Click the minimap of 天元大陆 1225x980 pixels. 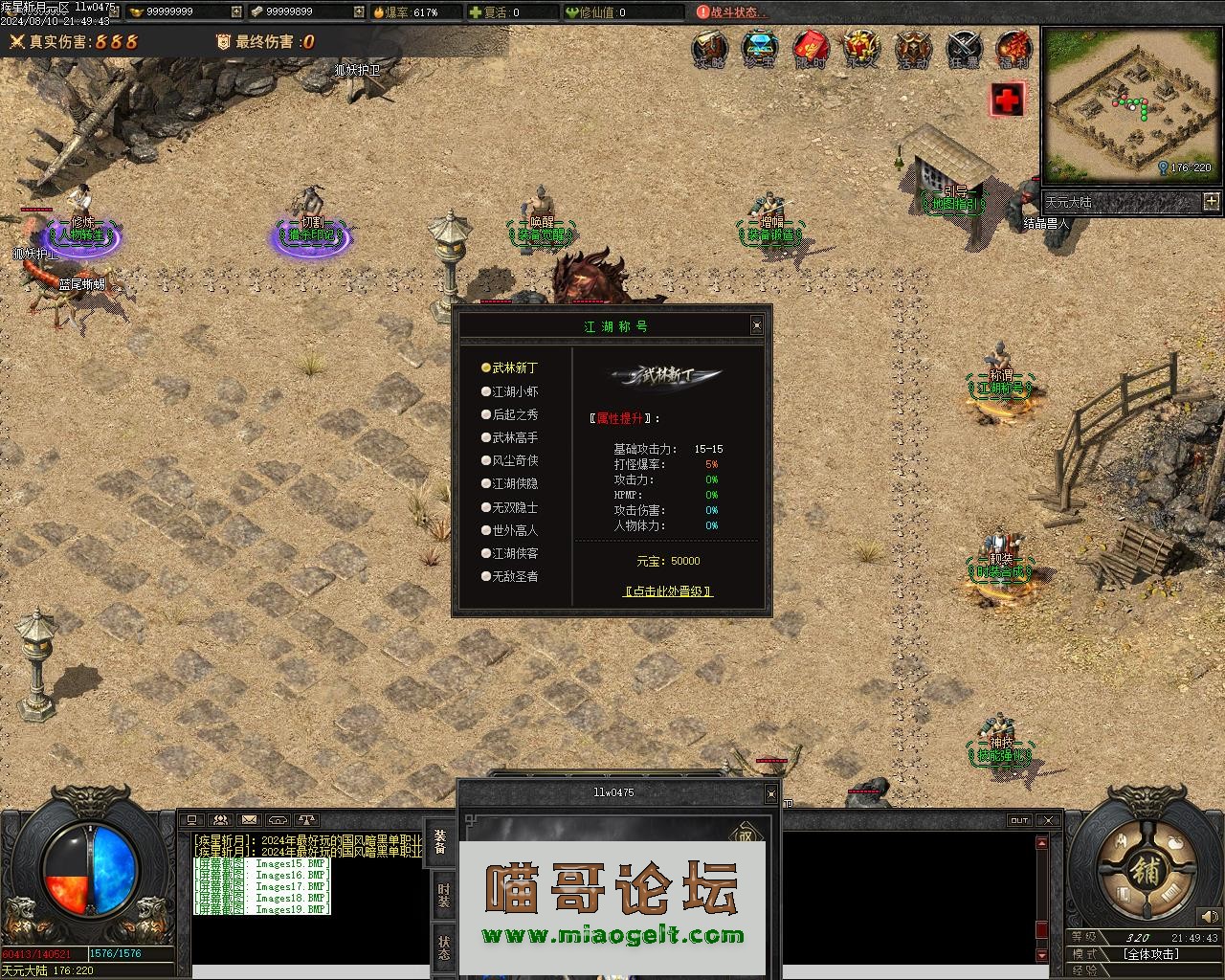[1127, 103]
